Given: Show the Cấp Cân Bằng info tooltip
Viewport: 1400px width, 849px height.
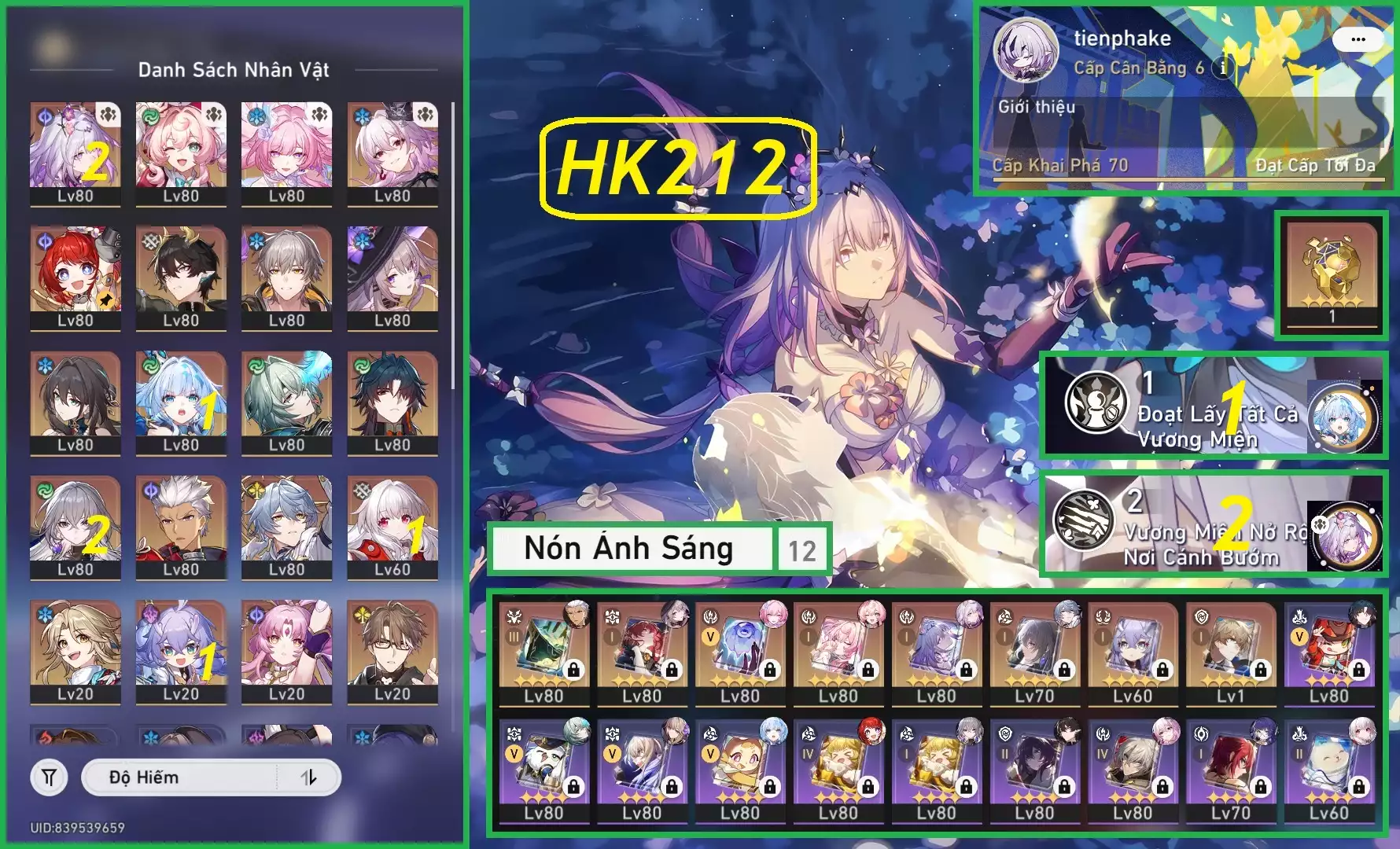Looking at the screenshot, I should (1222, 68).
